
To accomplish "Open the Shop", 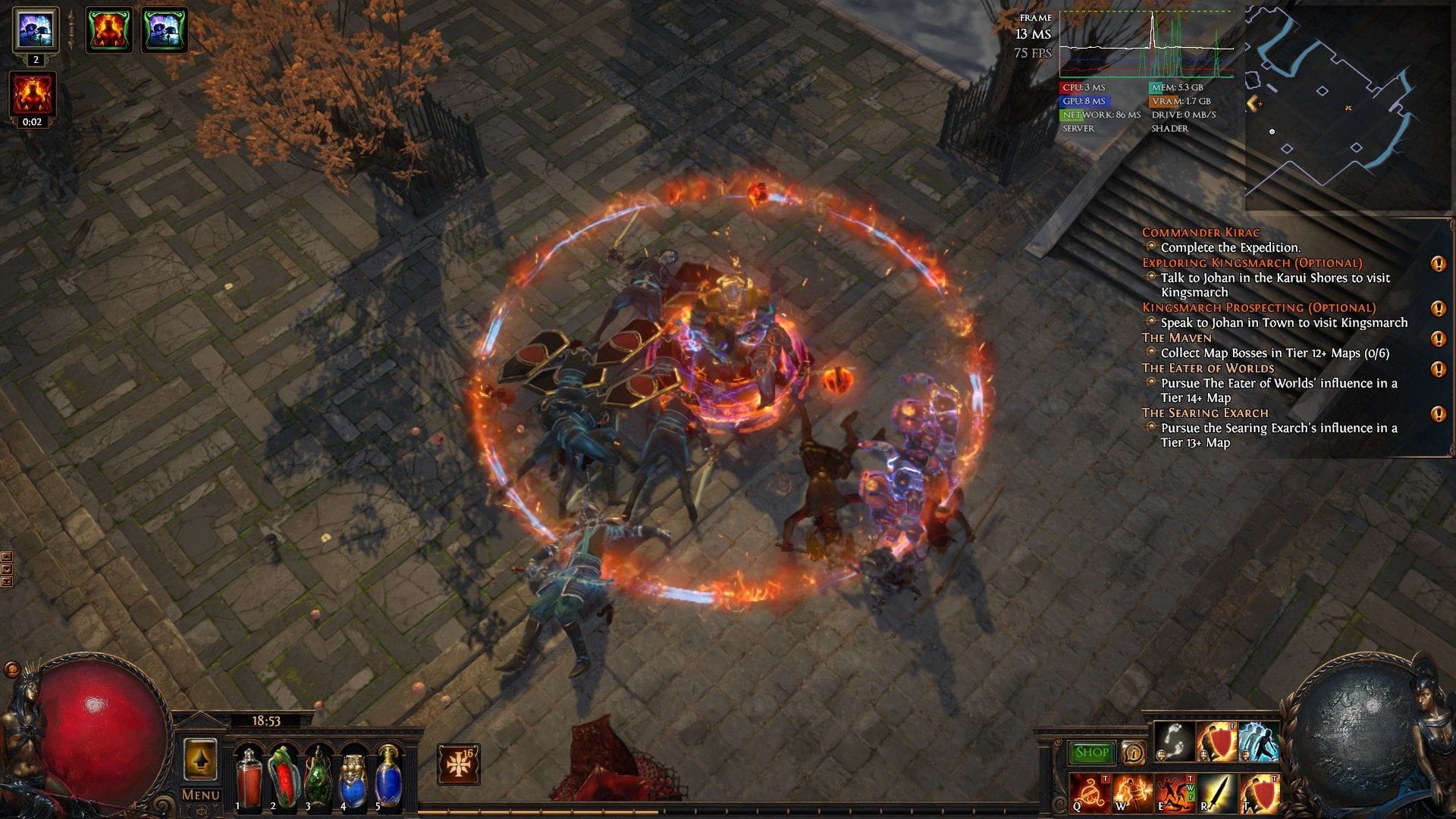I will coord(1091,752).
